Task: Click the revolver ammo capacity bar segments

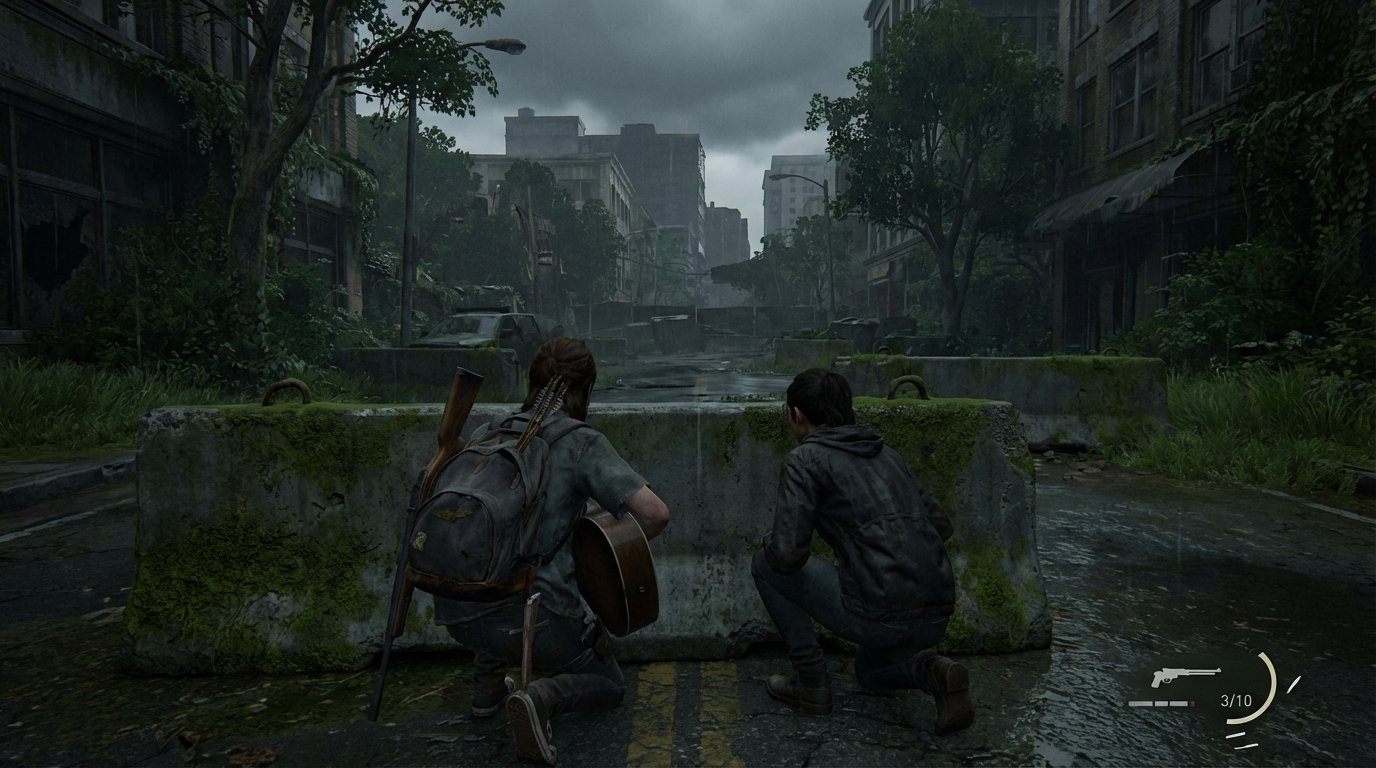Action: pos(1158,703)
